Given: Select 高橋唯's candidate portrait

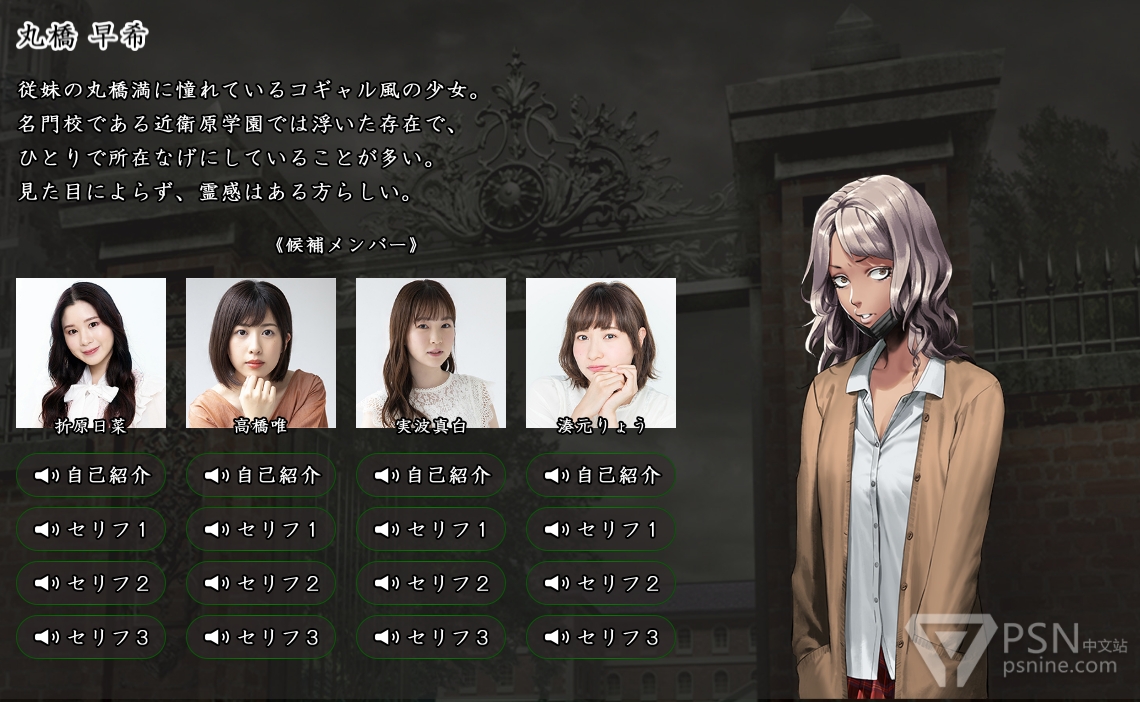Looking at the screenshot, I should point(261,352).
